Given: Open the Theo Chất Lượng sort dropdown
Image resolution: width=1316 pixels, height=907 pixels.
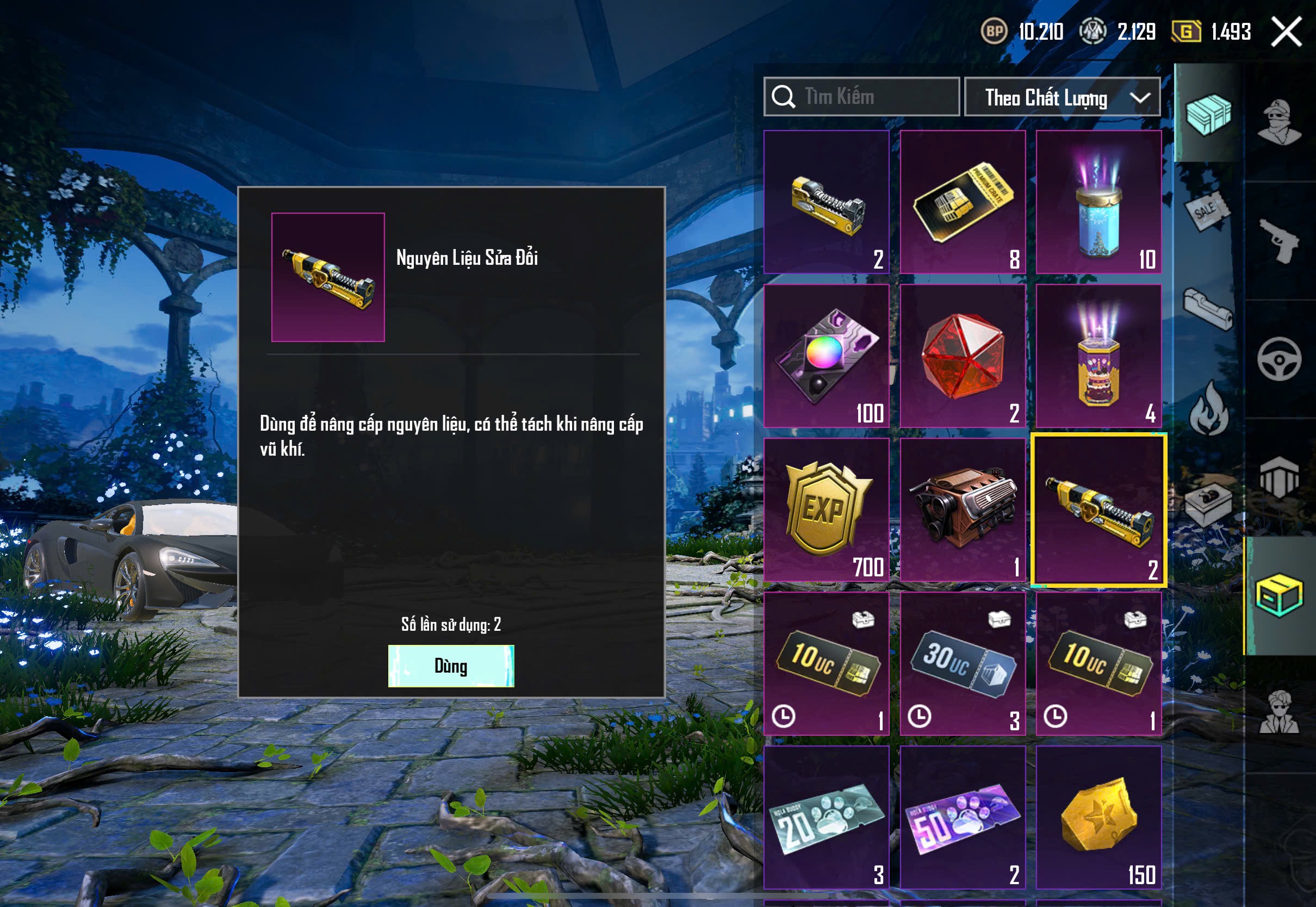Looking at the screenshot, I should pyautogui.click(x=1062, y=97).
